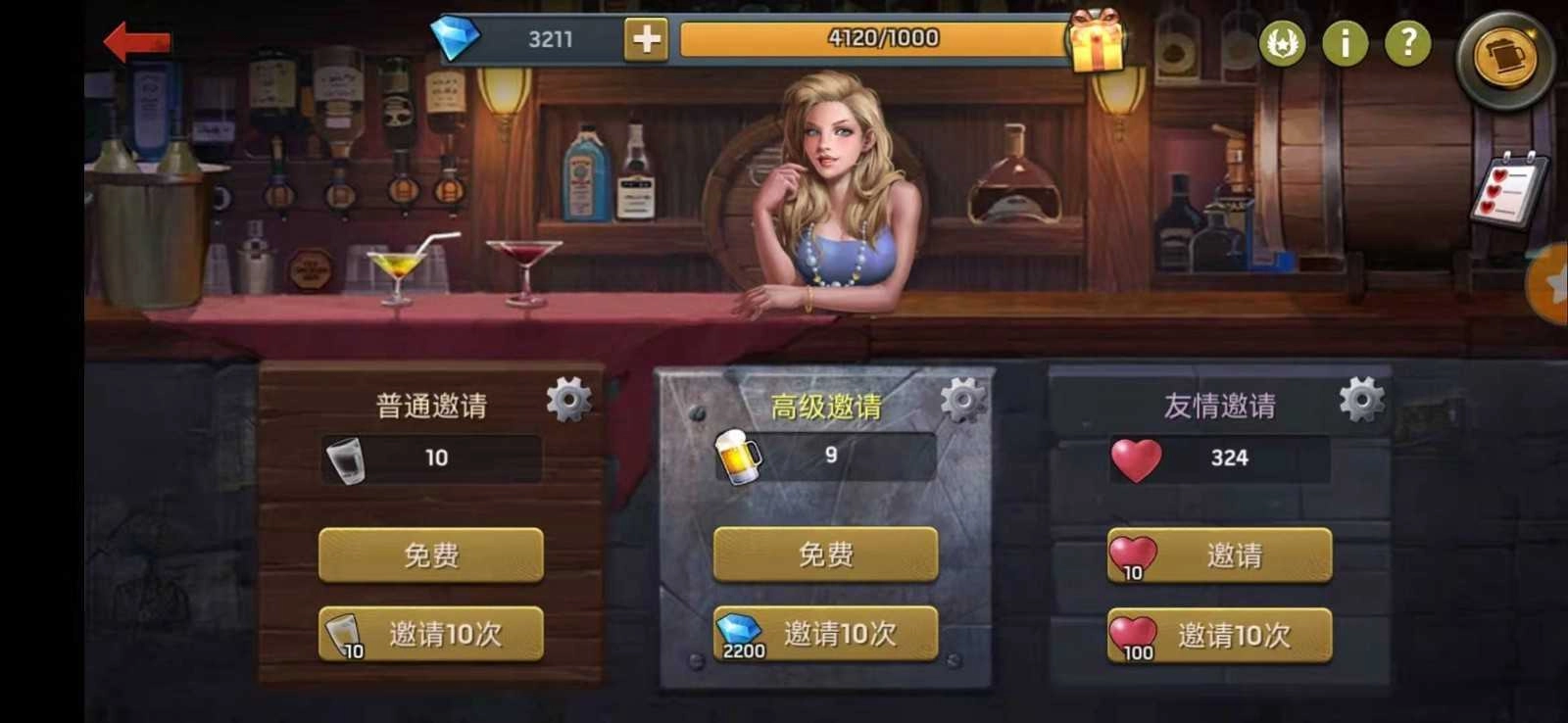Tap the heart count showing 324
This screenshot has height=723, width=1568.
point(1223,458)
